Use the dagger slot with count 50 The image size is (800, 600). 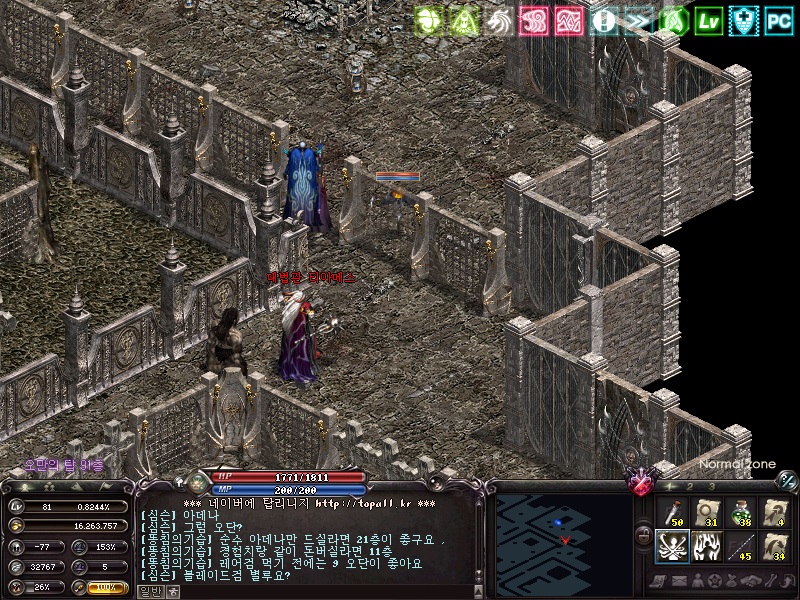[x=672, y=512]
